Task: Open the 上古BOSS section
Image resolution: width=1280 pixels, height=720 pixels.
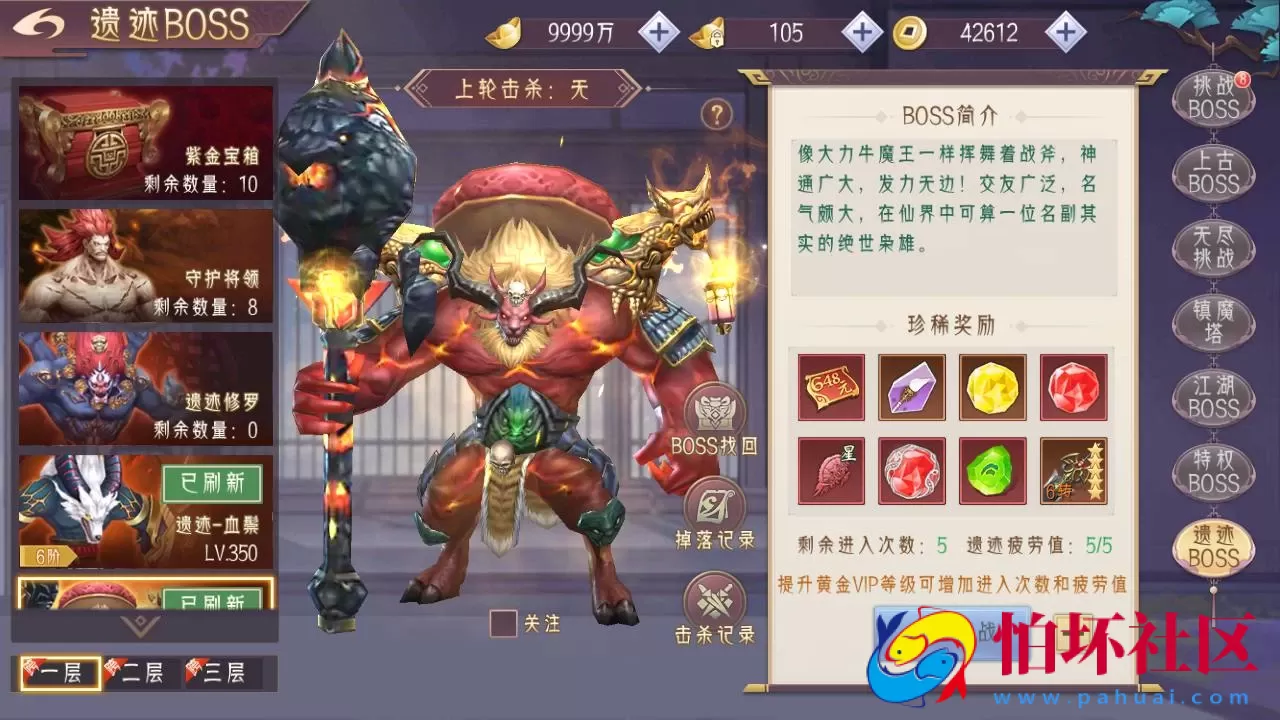Action: pyautogui.click(x=1212, y=175)
